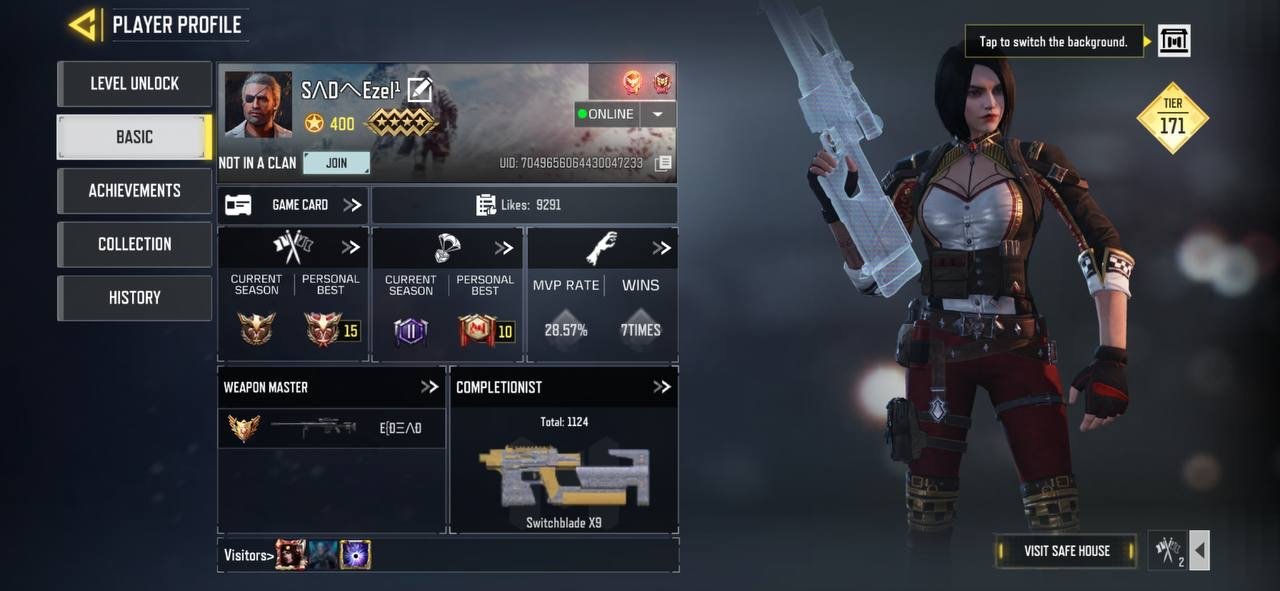1280x591 pixels.
Task: Visit the Safe House
Action: point(1066,551)
